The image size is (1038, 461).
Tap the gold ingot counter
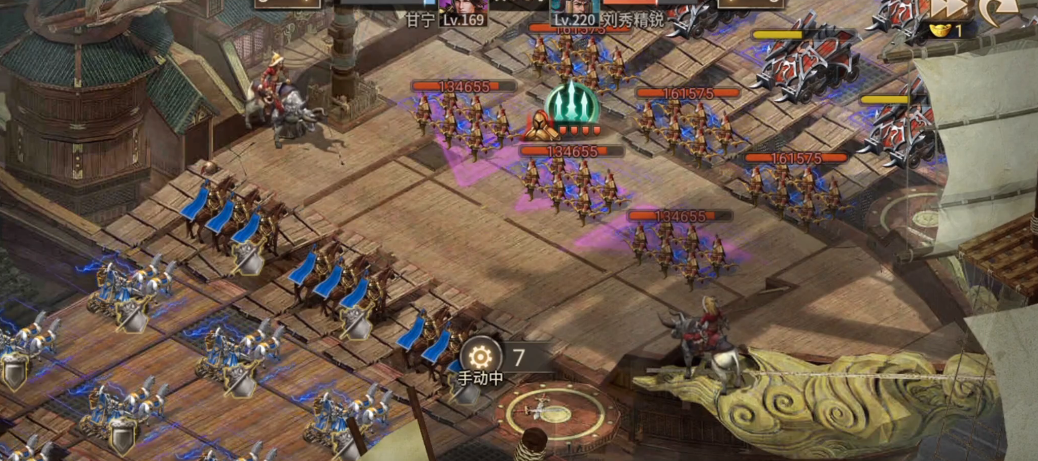(948, 31)
